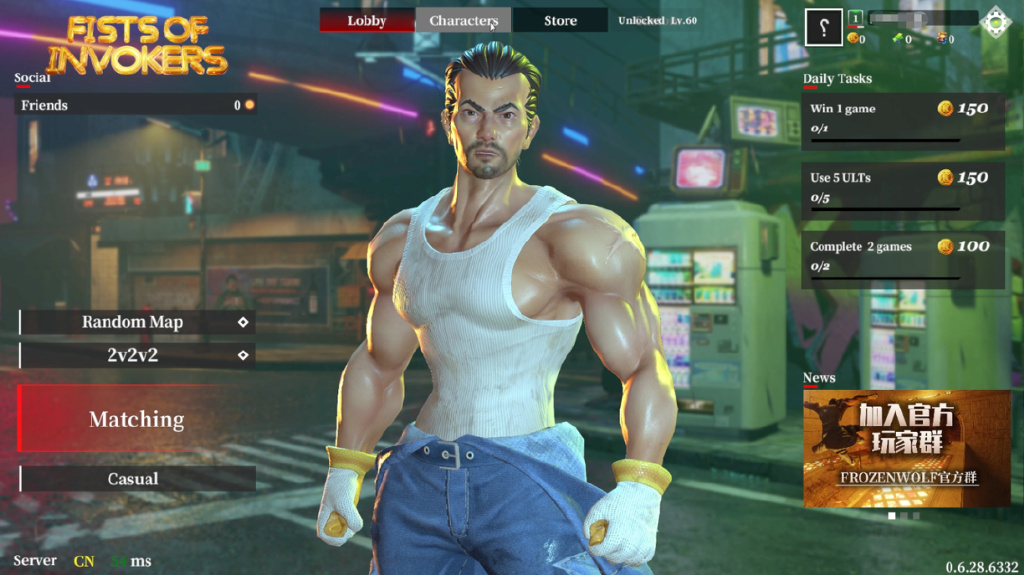Select the Win 1 game daily task
The image size is (1024, 575).
(x=902, y=122)
